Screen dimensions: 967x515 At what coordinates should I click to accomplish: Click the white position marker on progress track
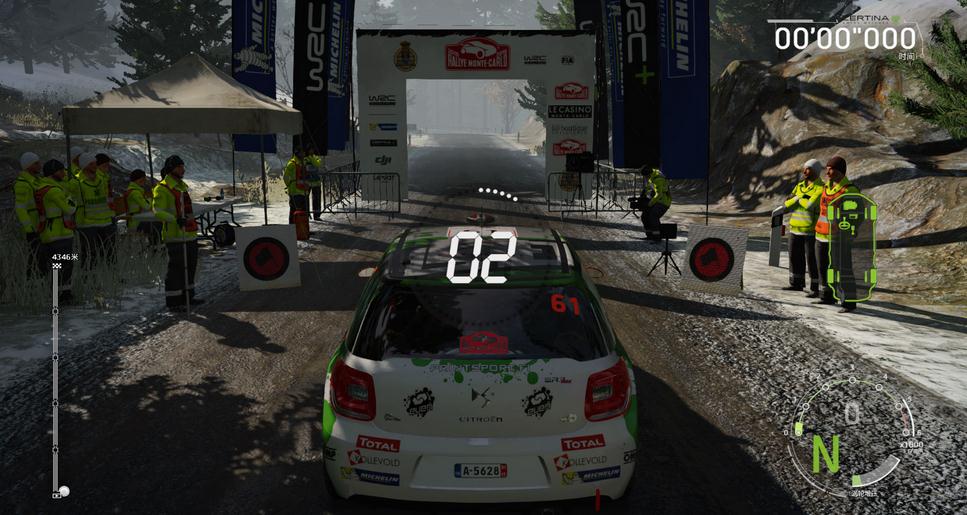64,491
